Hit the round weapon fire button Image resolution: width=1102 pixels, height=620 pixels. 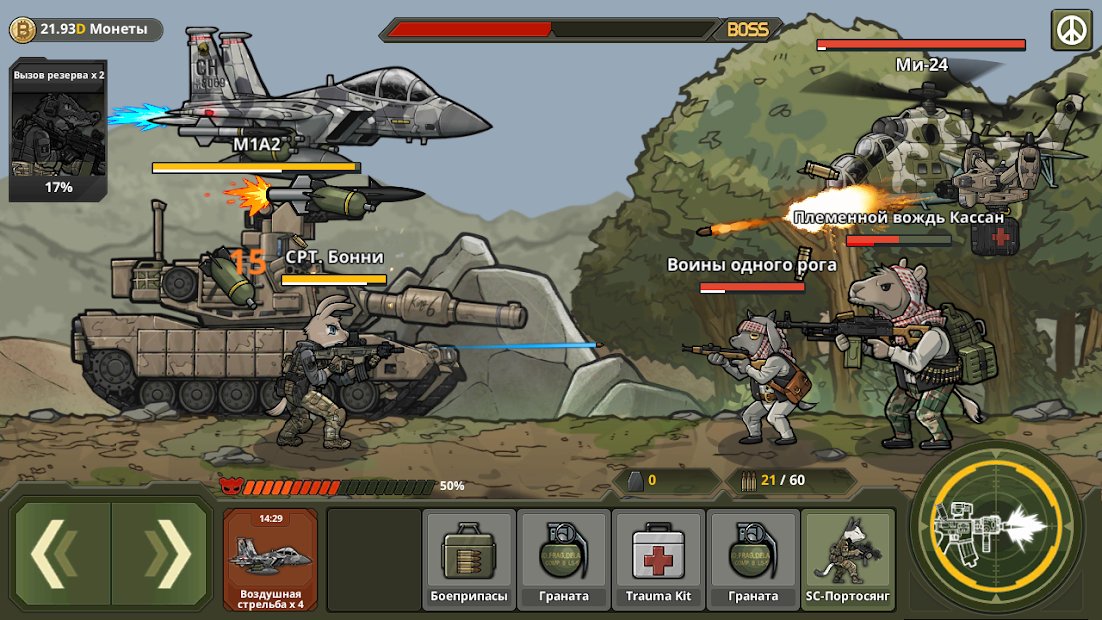pos(996,526)
